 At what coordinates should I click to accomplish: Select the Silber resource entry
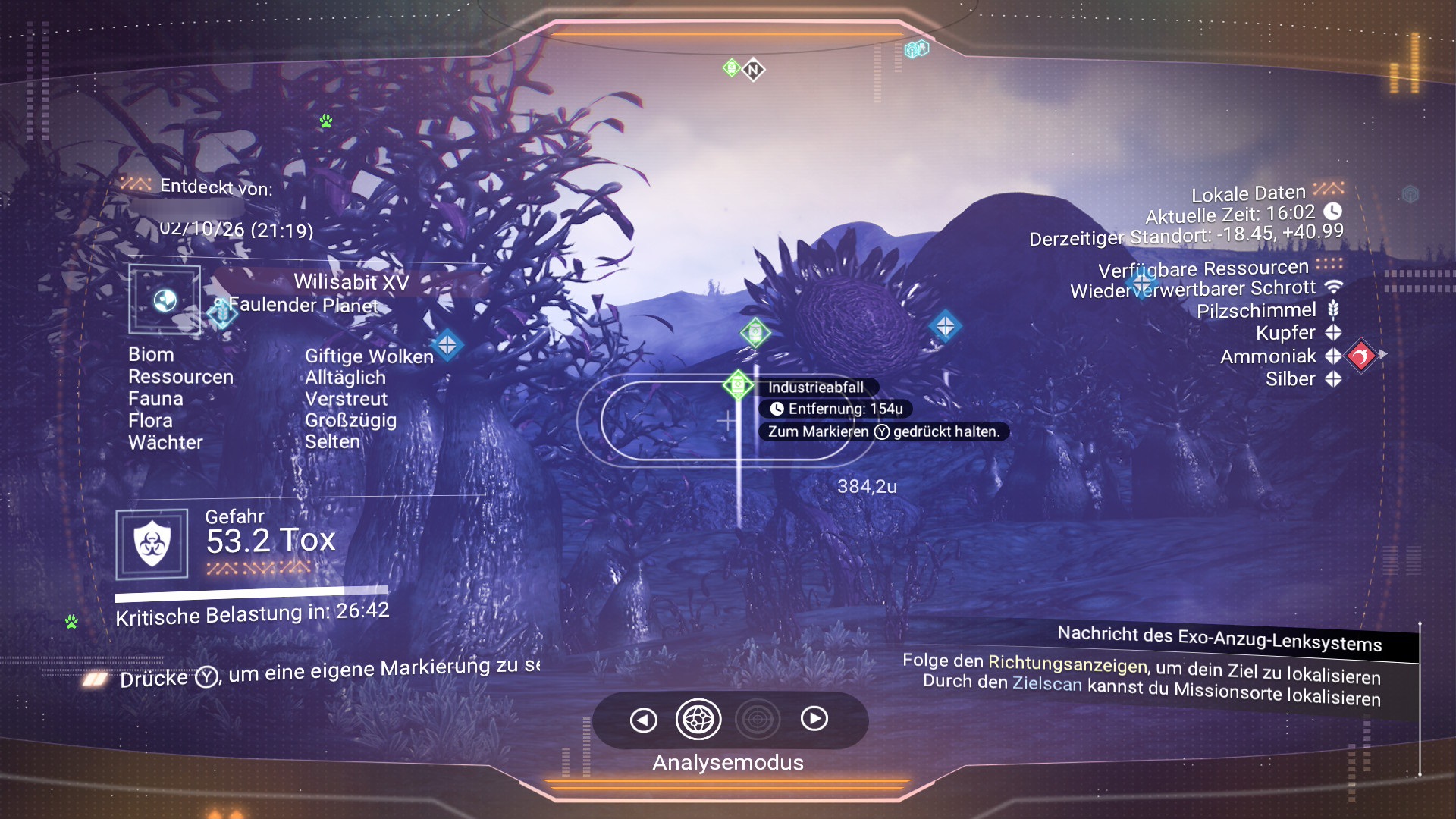click(x=1290, y=379)
